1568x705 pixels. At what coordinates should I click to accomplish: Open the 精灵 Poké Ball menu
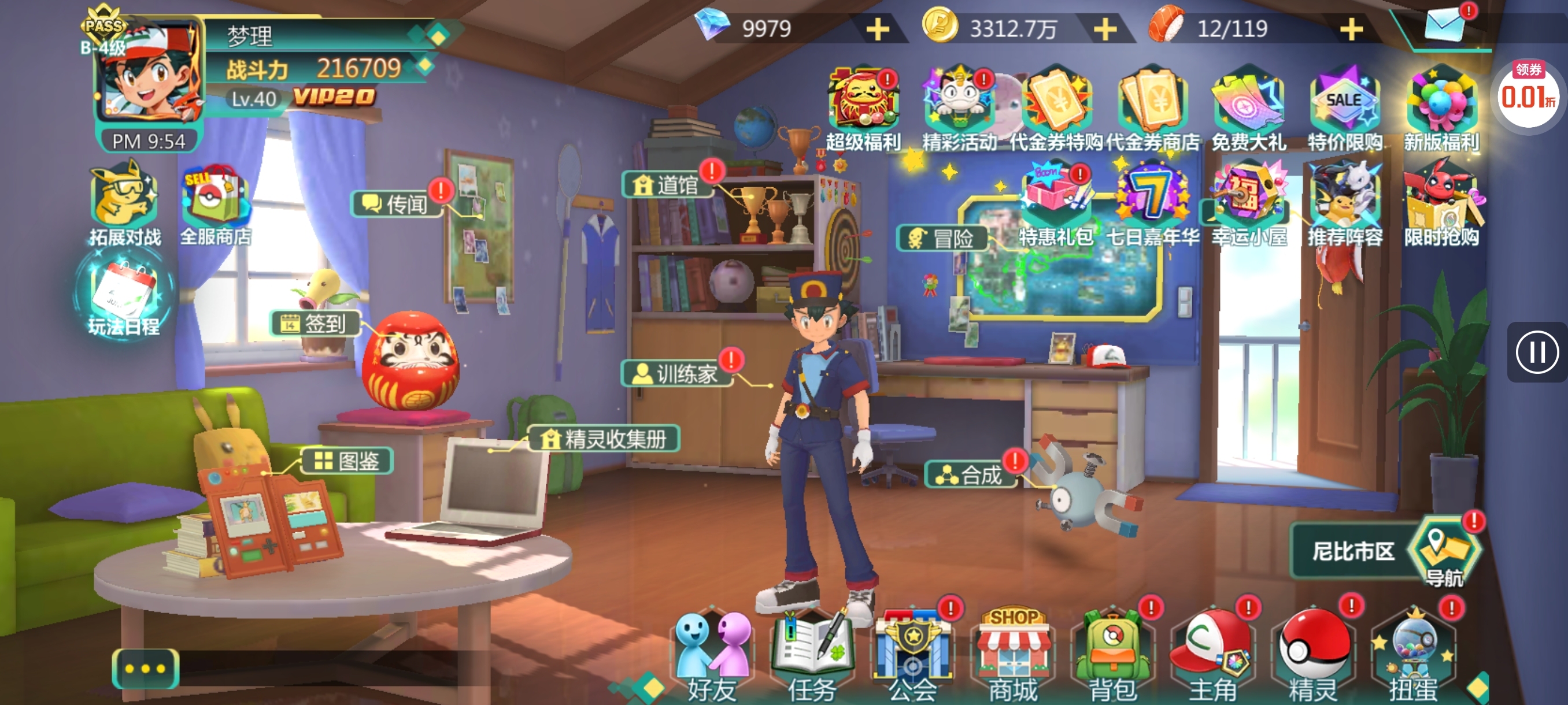(x=1313, y=654)
